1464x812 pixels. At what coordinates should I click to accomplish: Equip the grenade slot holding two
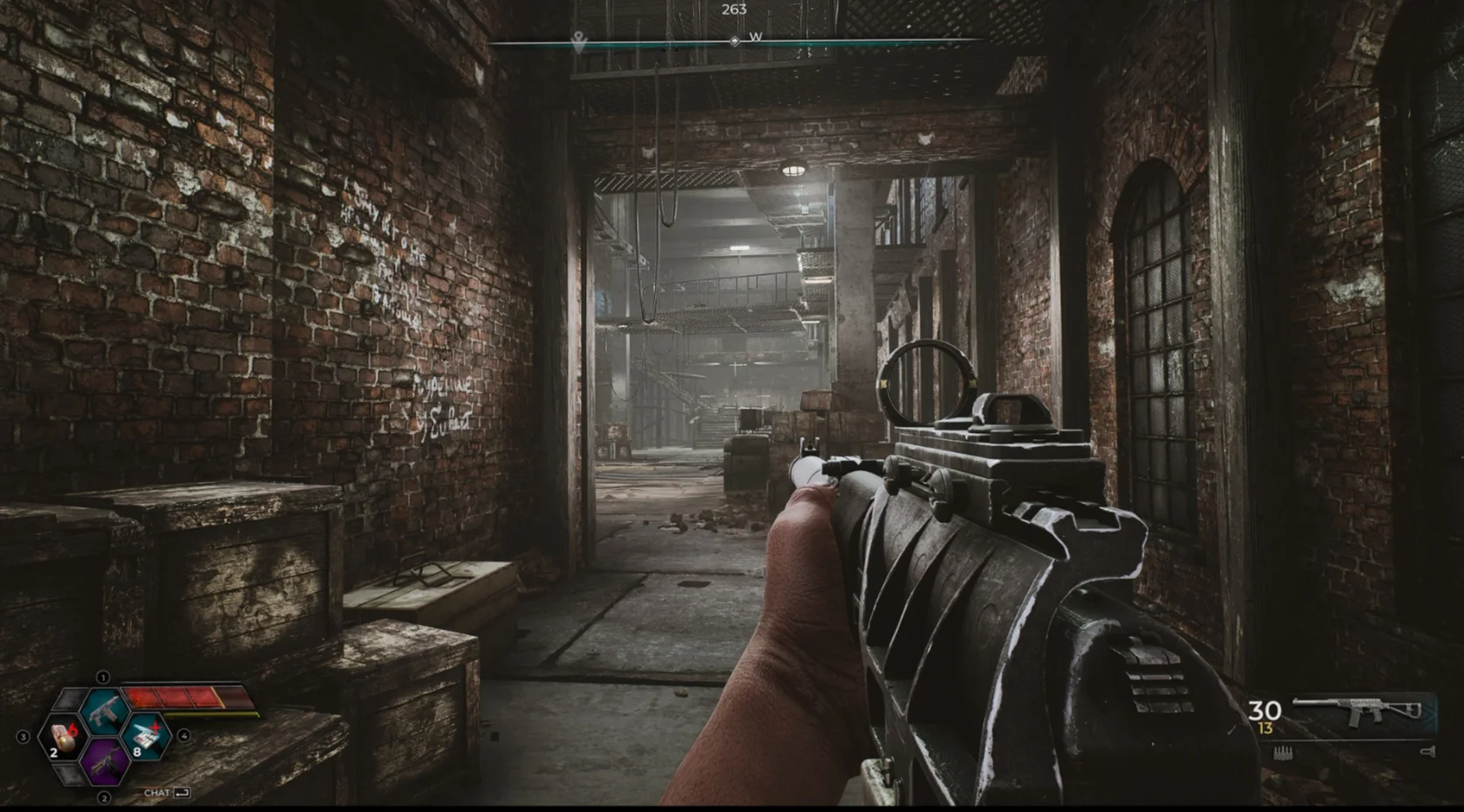pyautogui.click(x=61, y=739)
